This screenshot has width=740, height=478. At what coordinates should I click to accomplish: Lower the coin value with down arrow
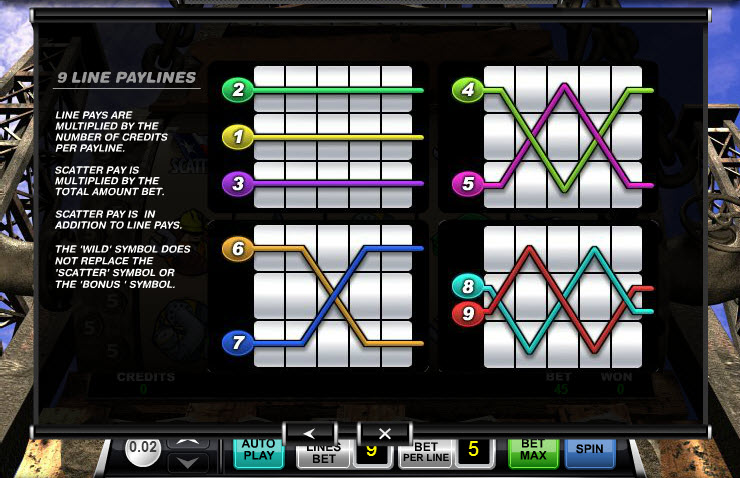tap(189, 462)
